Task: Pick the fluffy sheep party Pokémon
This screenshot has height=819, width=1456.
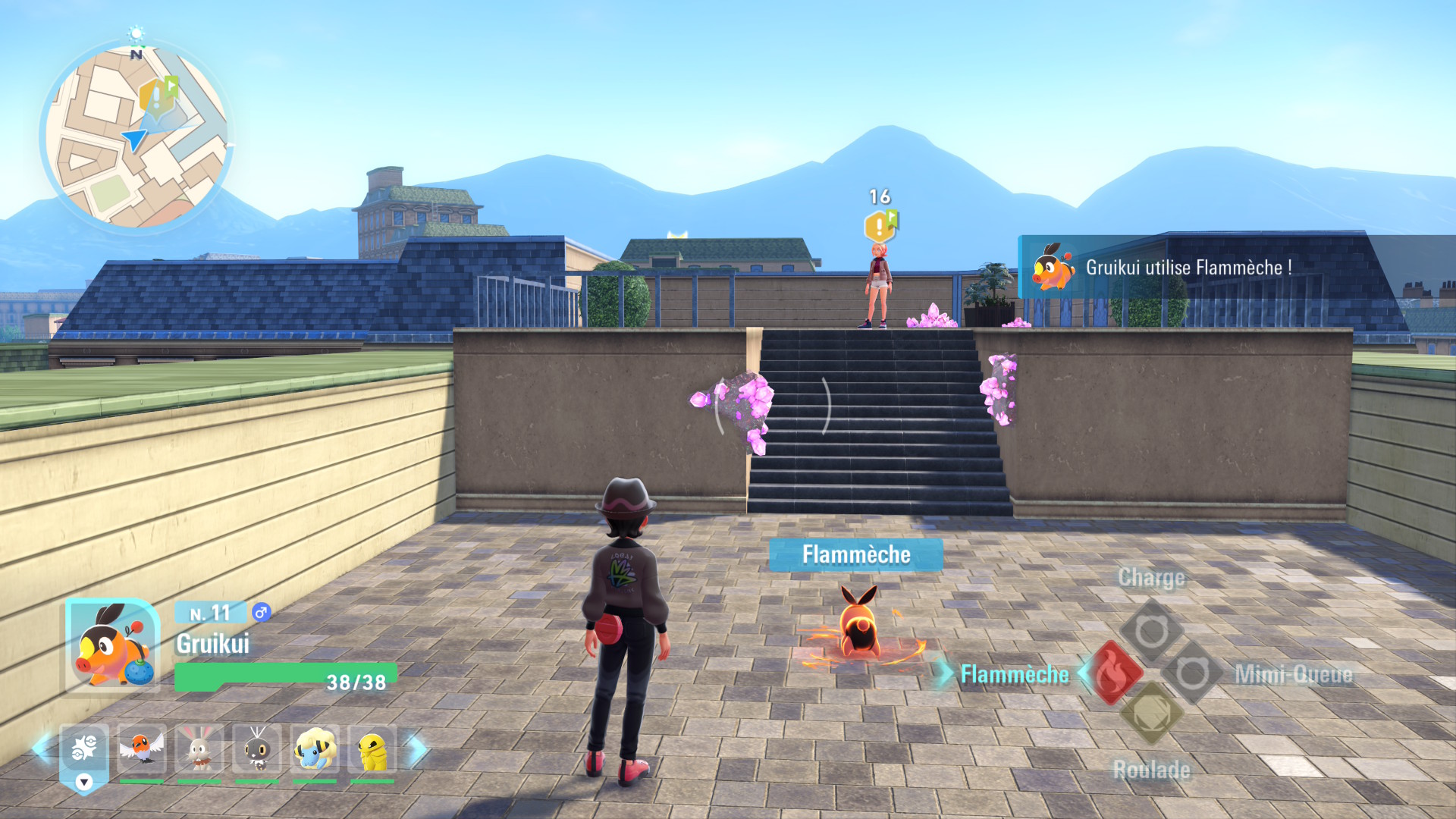Action: click(315, 750)
